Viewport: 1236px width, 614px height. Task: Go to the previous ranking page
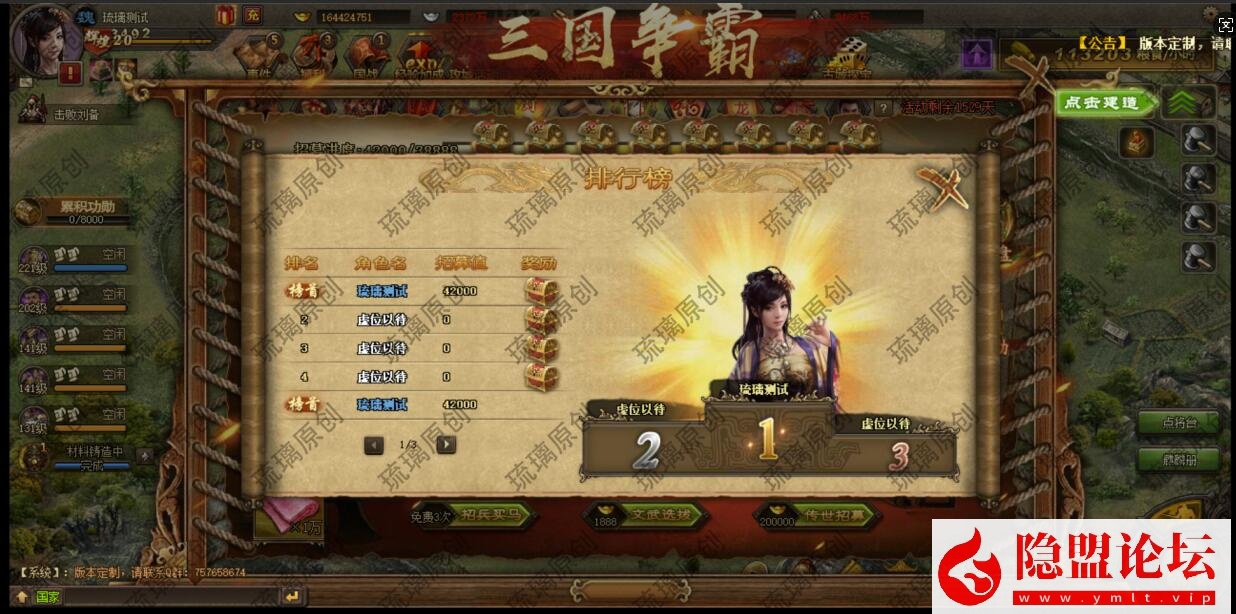click(x=374, y=445)
